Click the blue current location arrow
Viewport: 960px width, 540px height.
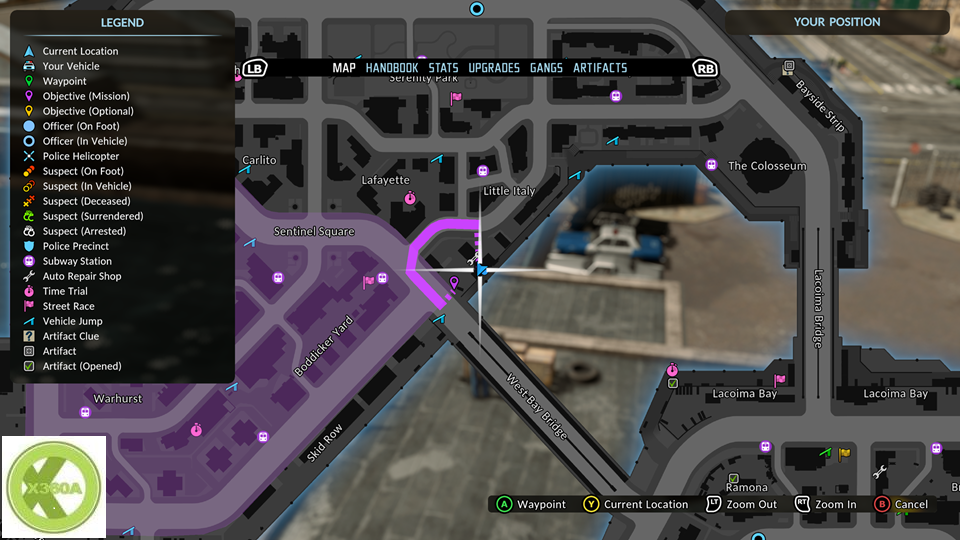[x=481, y=270]
